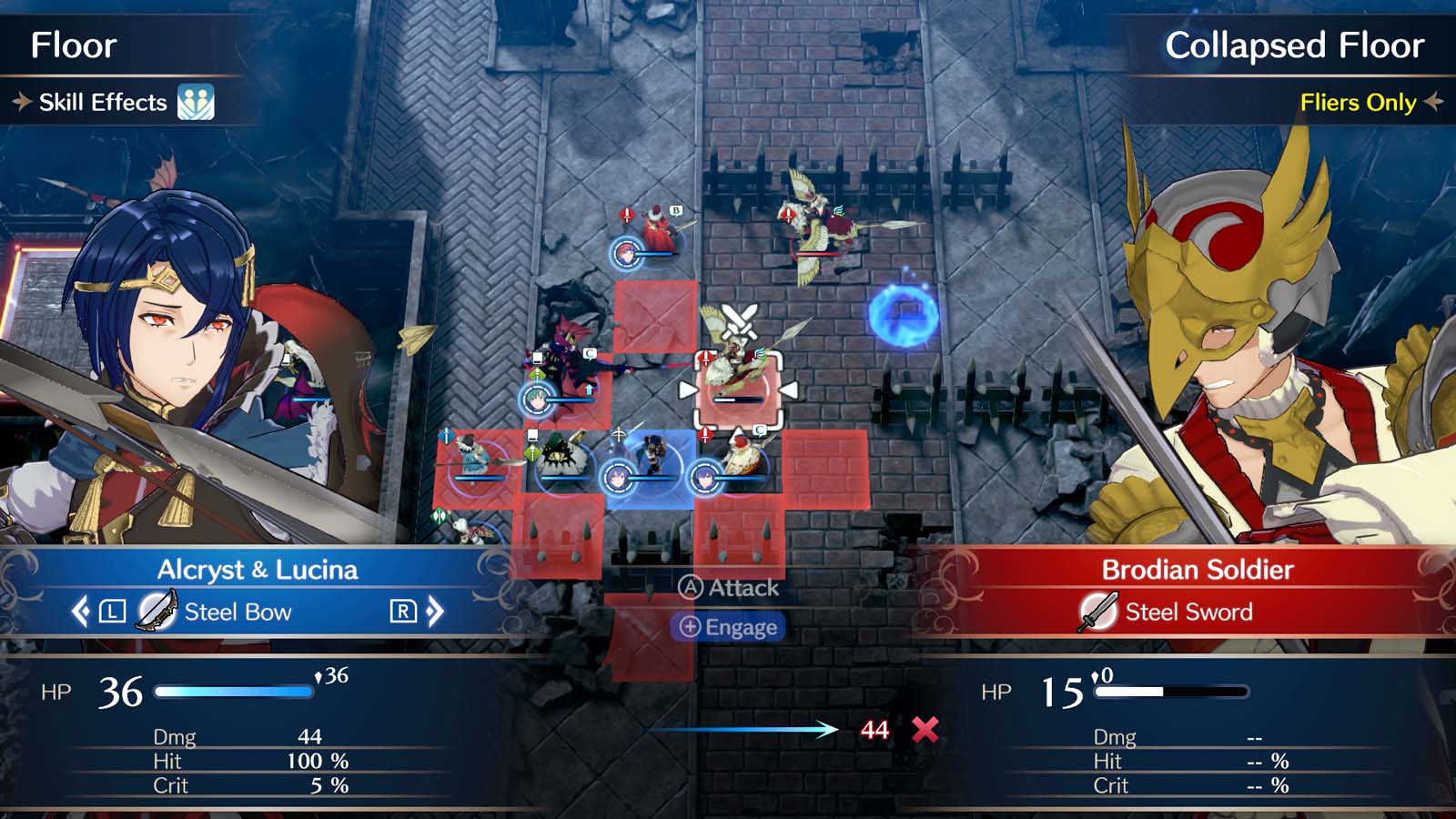Click the C badge beside the wyvern rider
Image resolution: width=1456 pixels, height=819 pixels.
[590, 353]
